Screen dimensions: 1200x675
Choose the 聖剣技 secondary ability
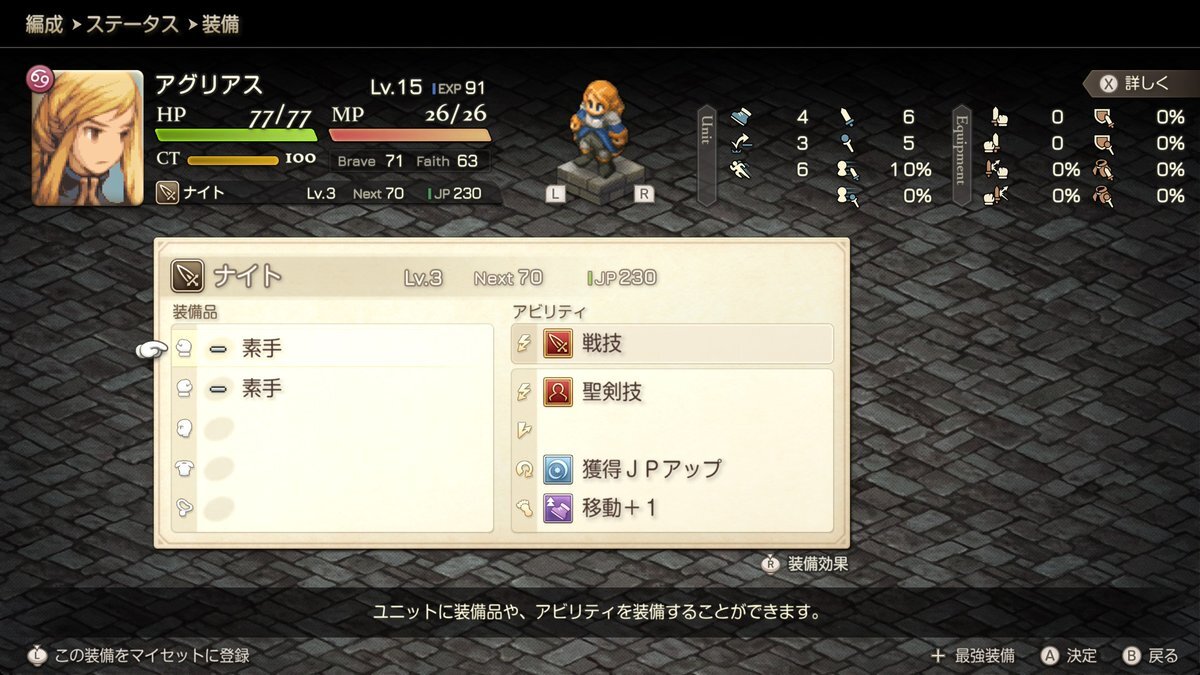pyautogui.click(x=672, y=392)
